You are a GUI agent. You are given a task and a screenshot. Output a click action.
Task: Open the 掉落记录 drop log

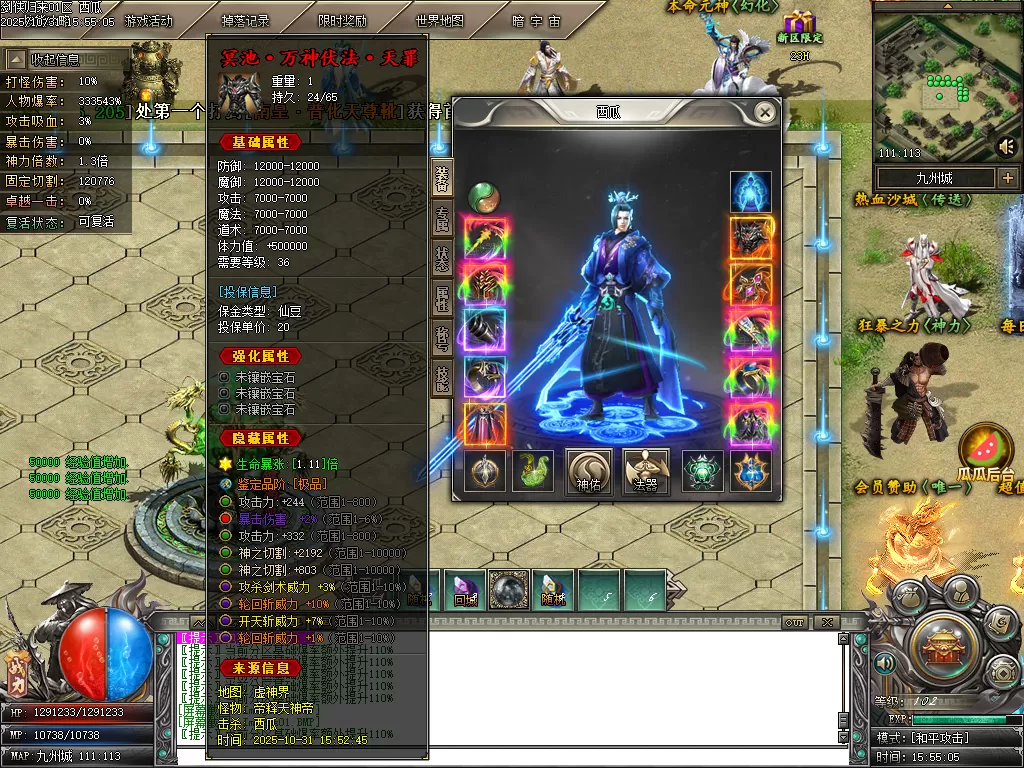coord(245,21)
